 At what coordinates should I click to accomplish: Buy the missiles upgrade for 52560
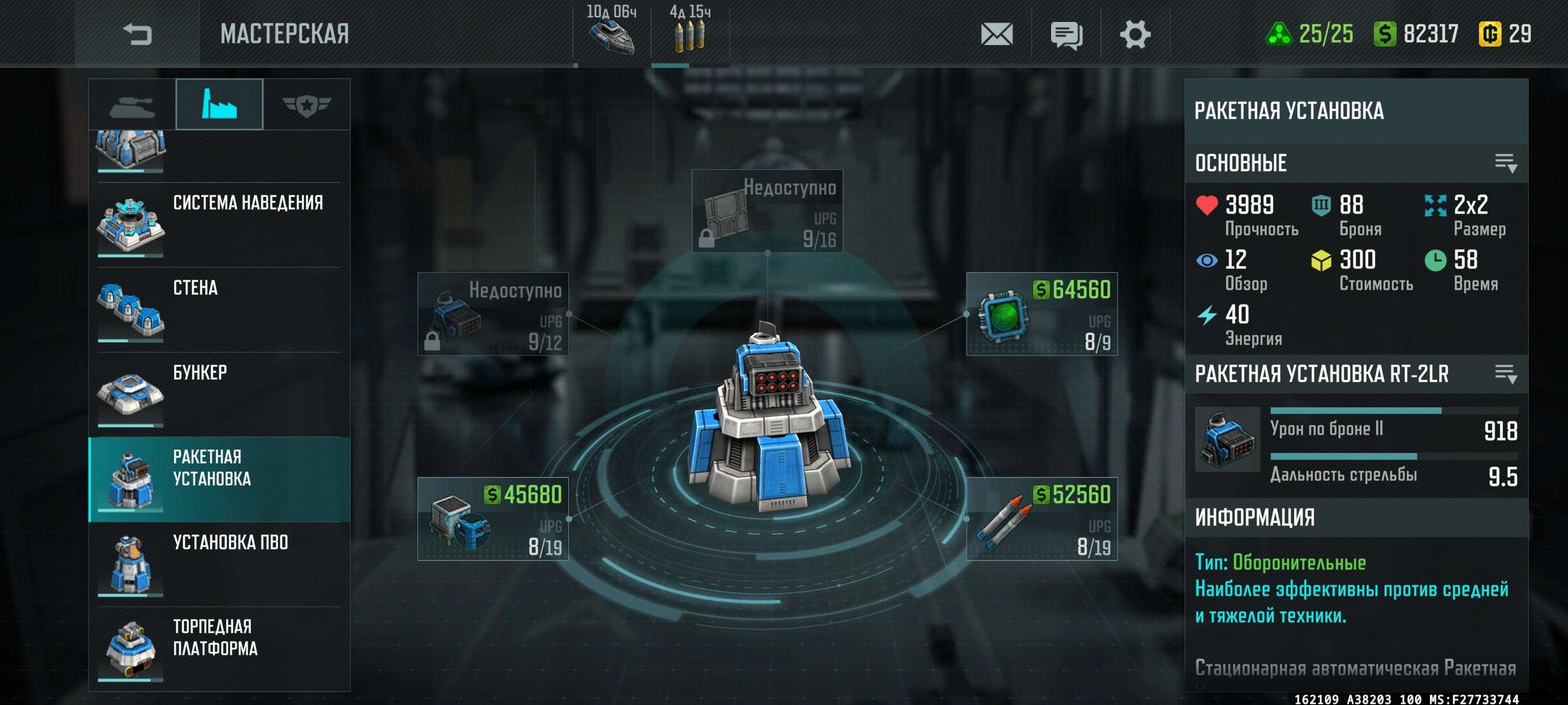[x=1041, y=519]
